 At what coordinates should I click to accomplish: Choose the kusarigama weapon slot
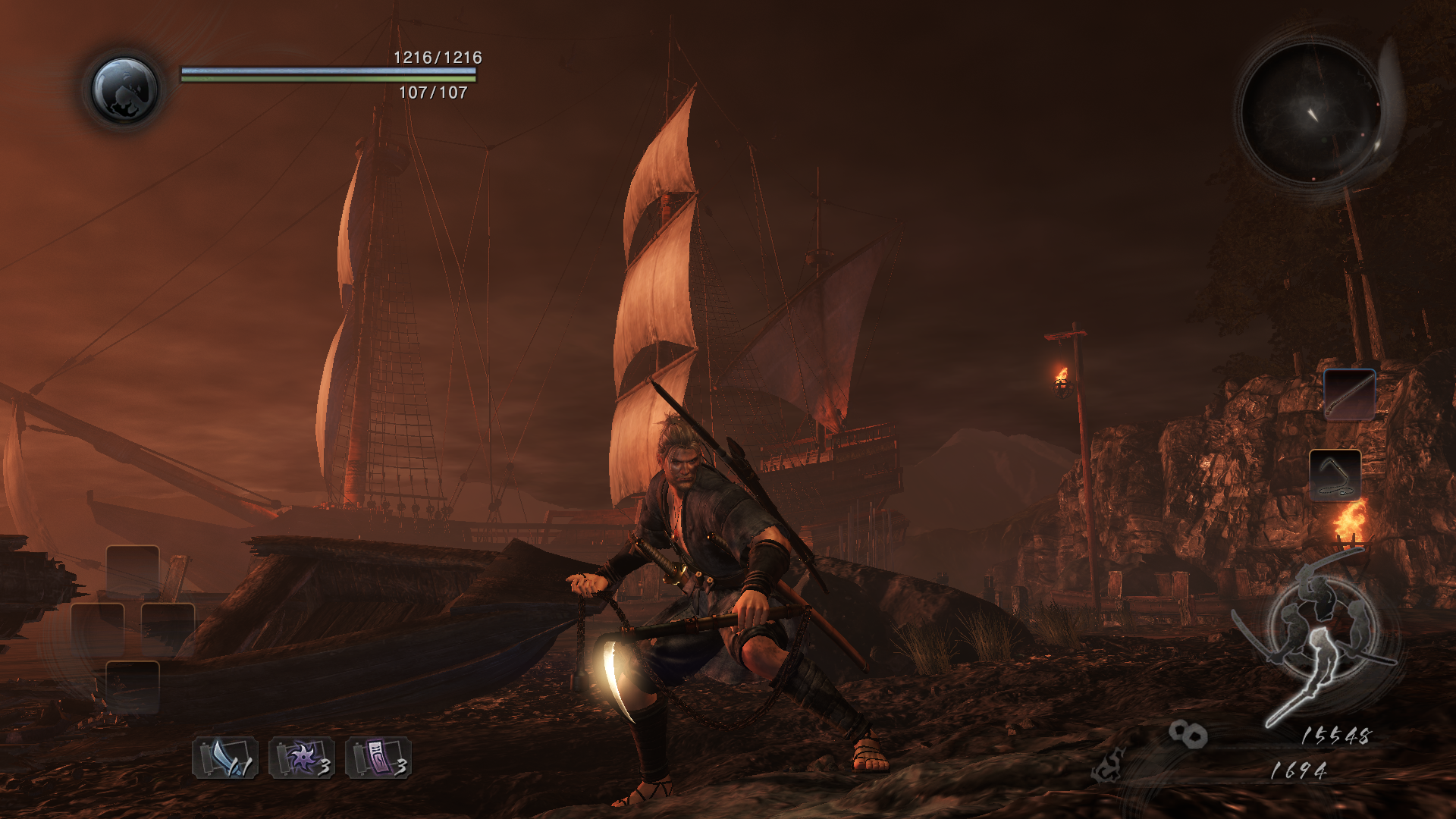point(1335,474)
